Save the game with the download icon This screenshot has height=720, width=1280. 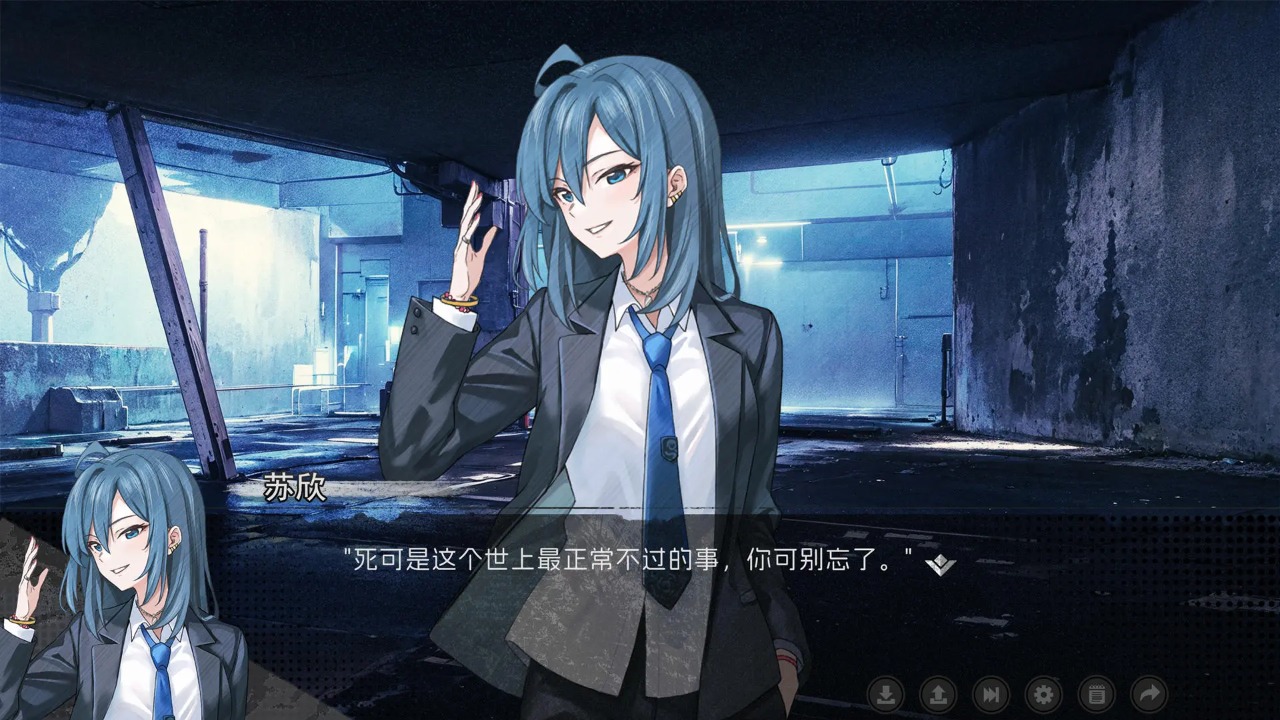click(x=885, y=696)
